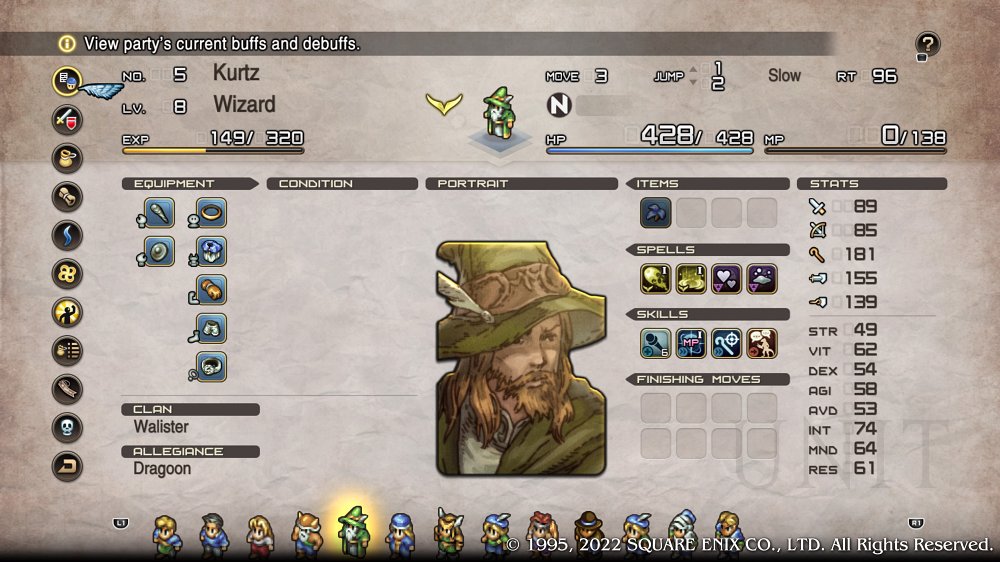Select the blue leaf item slot
This screenshot has height=562, width=1000.
pyautogui.click(x=656, y=213)
